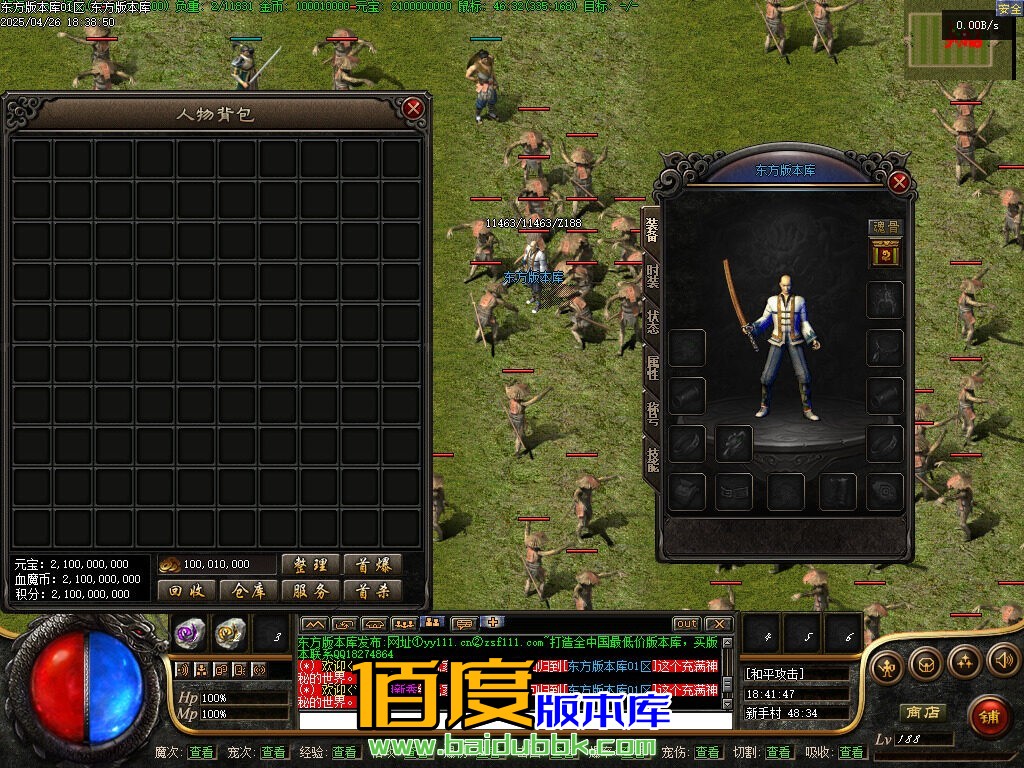Open the 商店 shop
1024x768 pixels.
(922, 713)
